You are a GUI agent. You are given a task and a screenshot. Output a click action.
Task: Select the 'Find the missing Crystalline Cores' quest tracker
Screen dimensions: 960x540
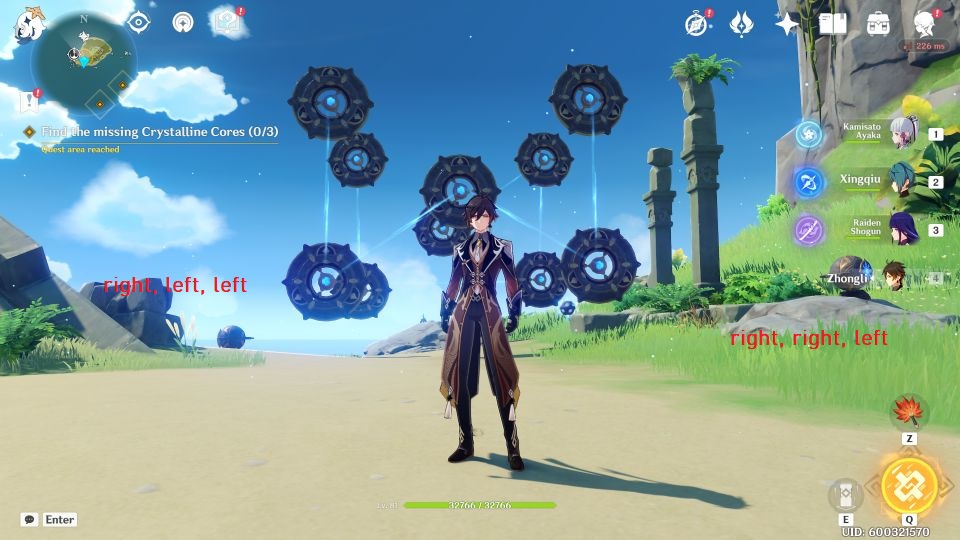(159, 132)
